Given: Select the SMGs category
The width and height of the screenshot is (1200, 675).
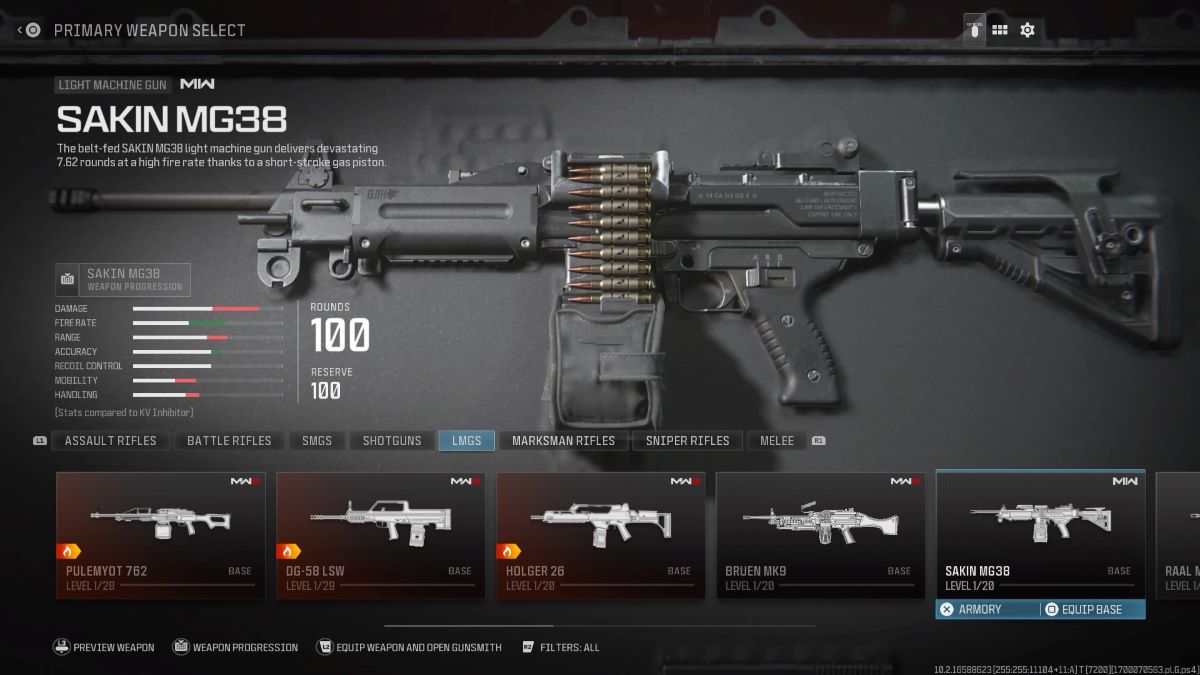Looking at the screenshot, I should coord(317,440).
